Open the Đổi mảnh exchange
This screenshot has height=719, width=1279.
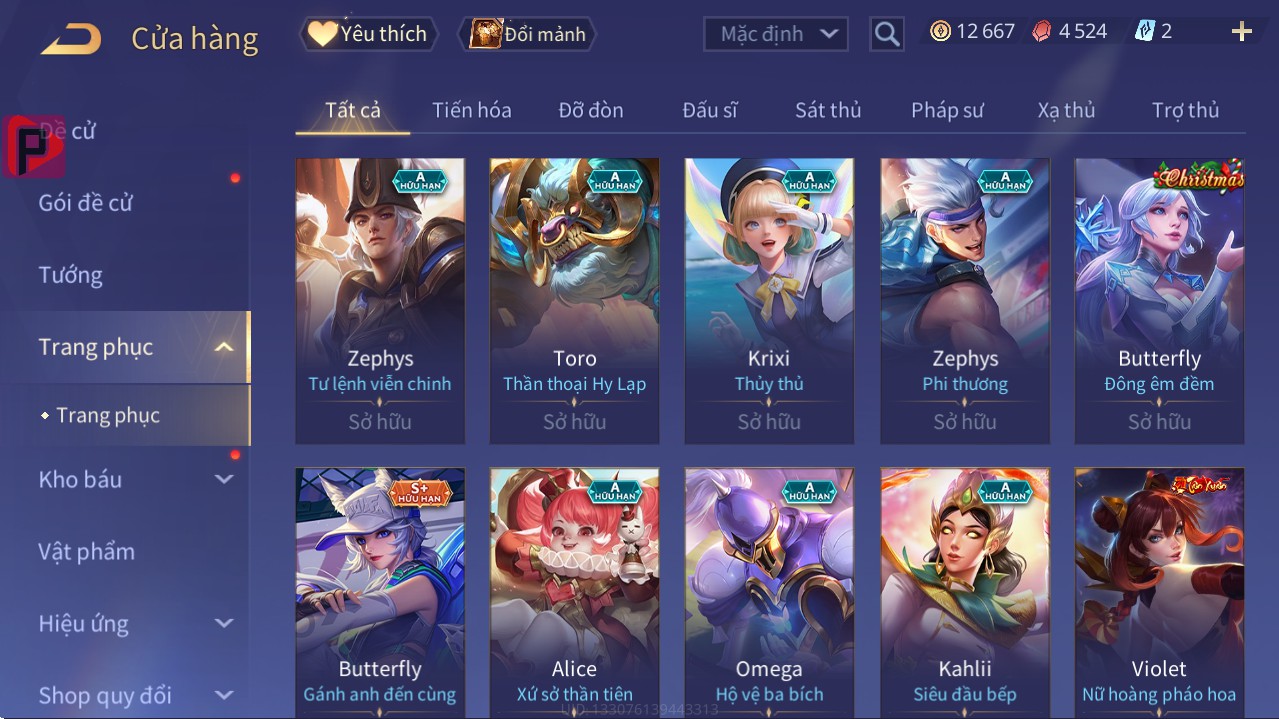527,34
